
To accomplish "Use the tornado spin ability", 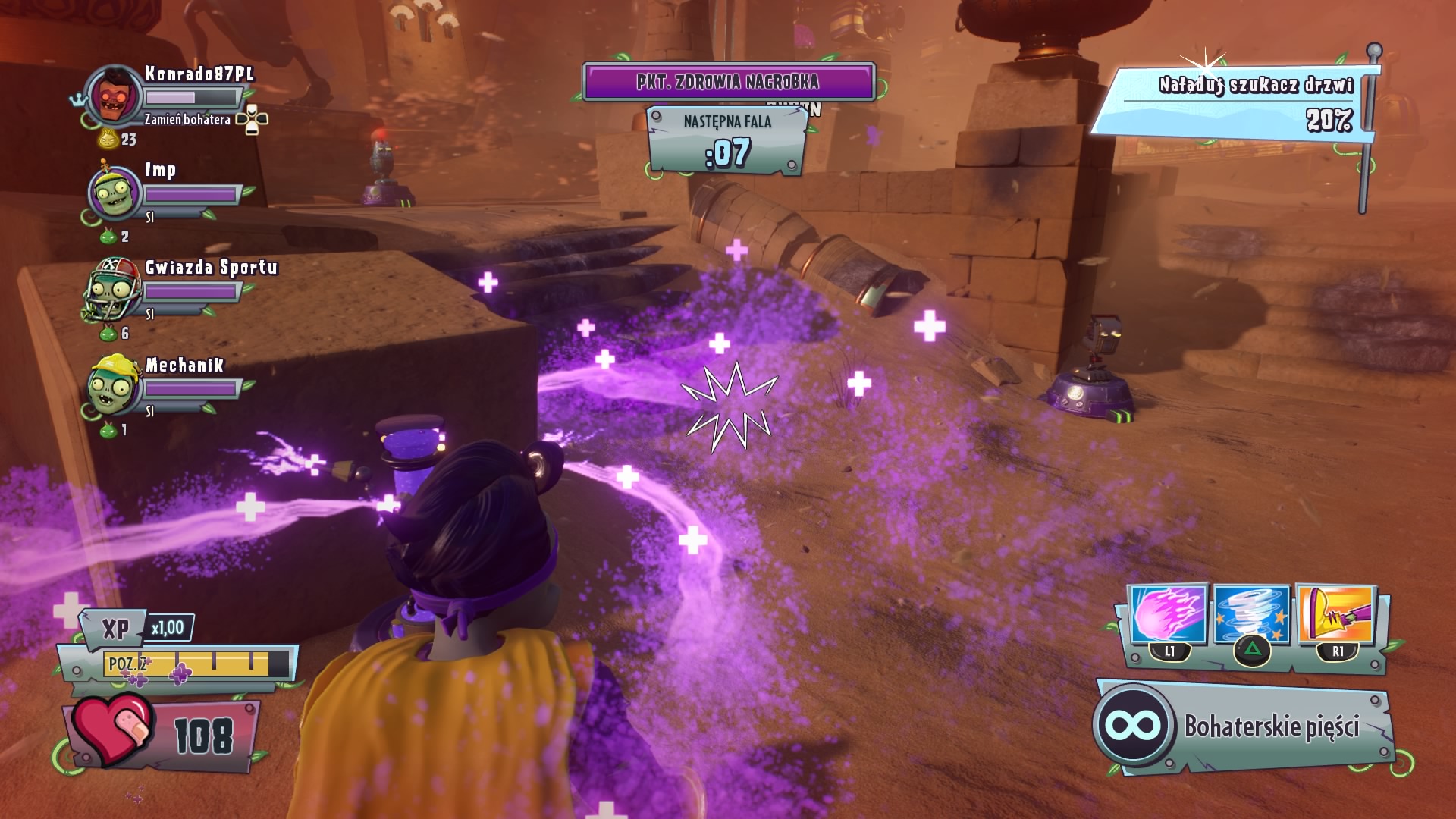I will tap(1251, 614).
